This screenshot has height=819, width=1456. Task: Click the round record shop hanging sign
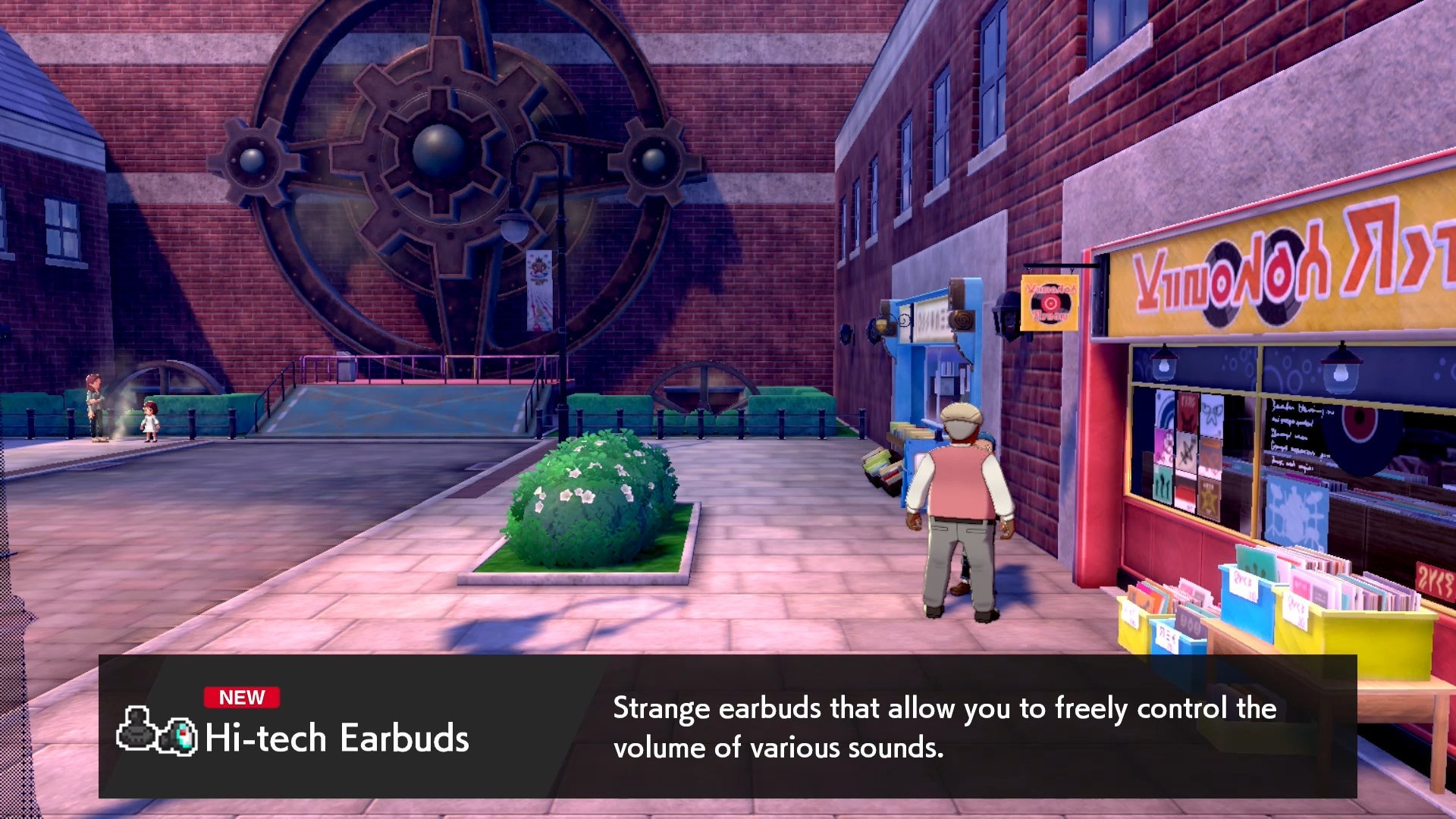[x=1050, y=303]
